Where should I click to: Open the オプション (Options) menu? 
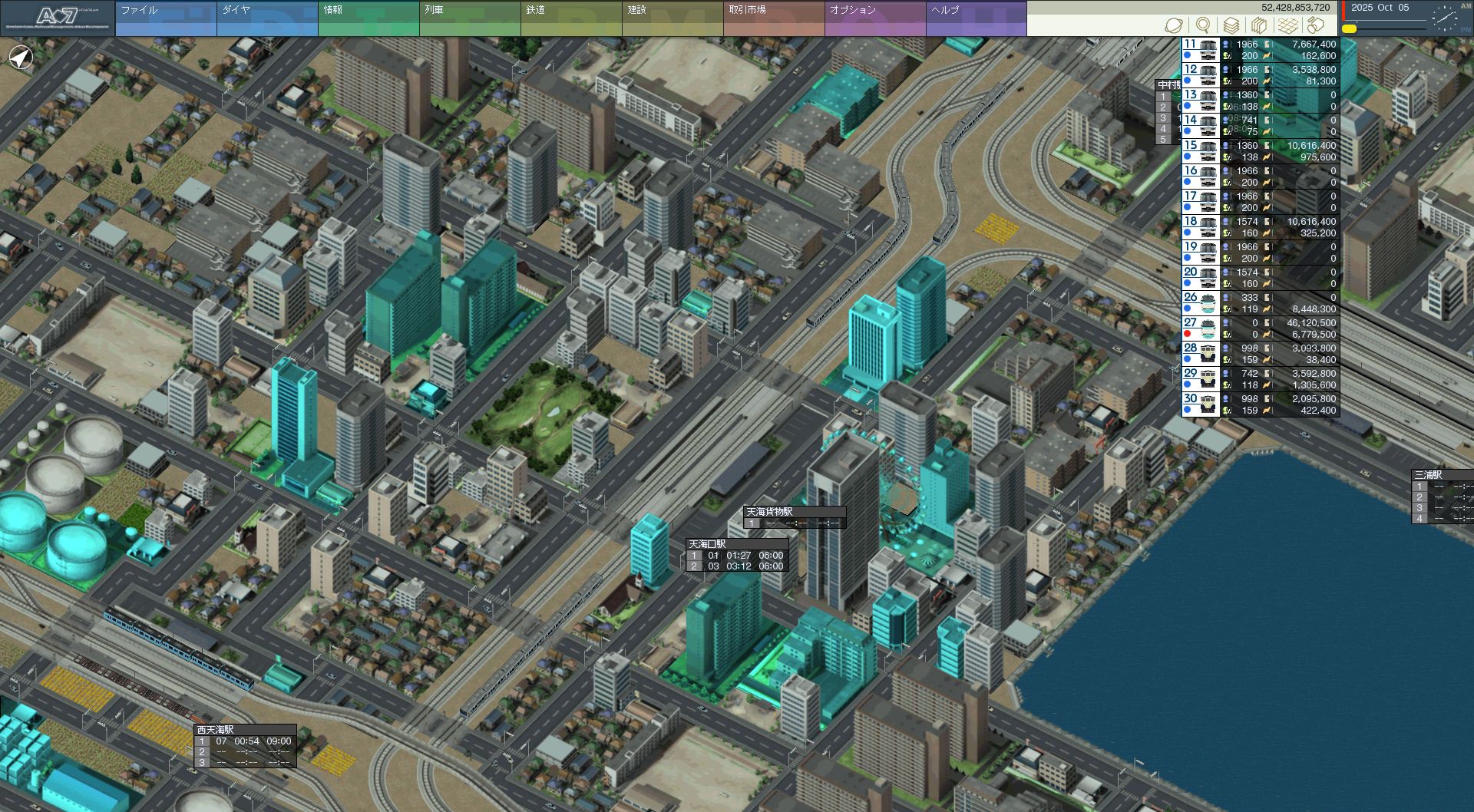(874, 18)
